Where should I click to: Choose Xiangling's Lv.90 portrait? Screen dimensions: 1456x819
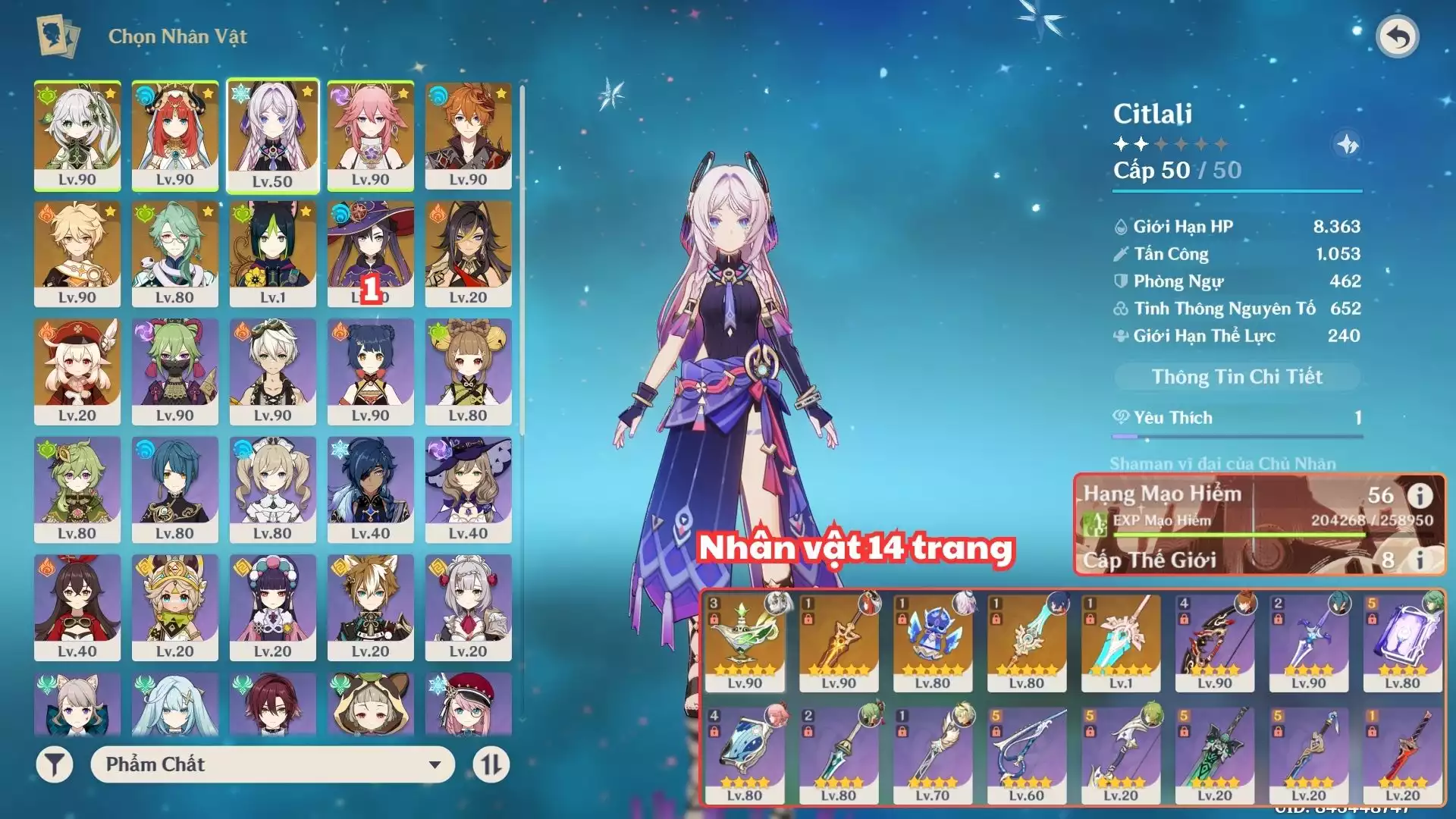(x=370, y=371)
